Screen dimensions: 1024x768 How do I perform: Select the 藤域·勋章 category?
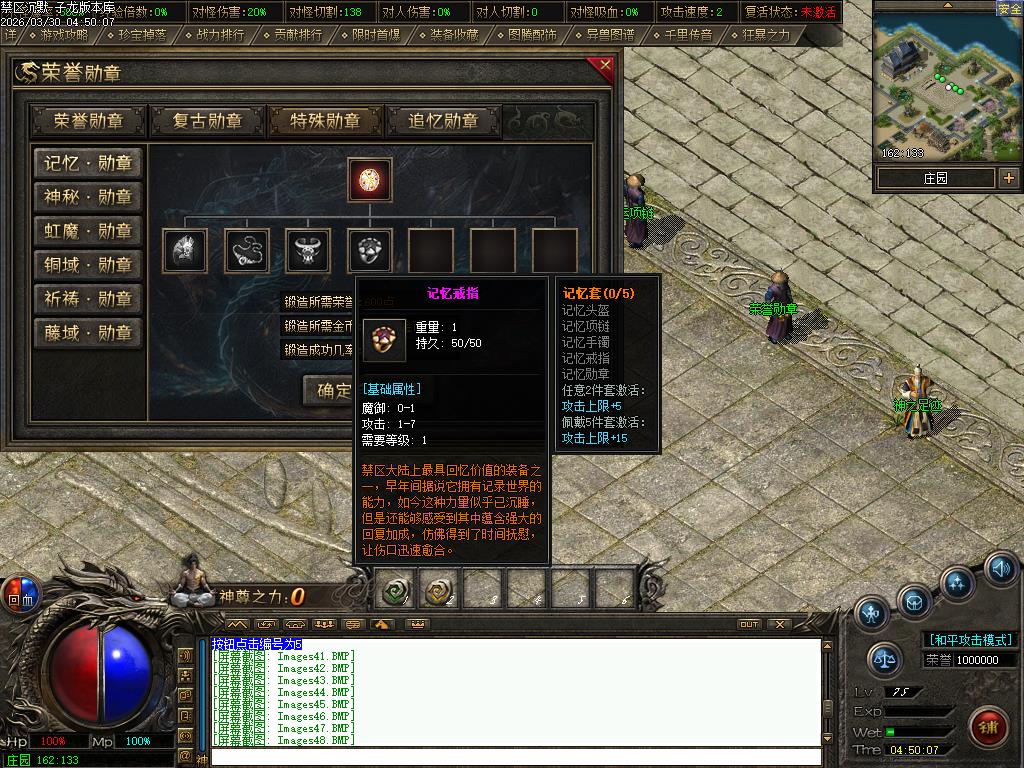tap(88, 333)
